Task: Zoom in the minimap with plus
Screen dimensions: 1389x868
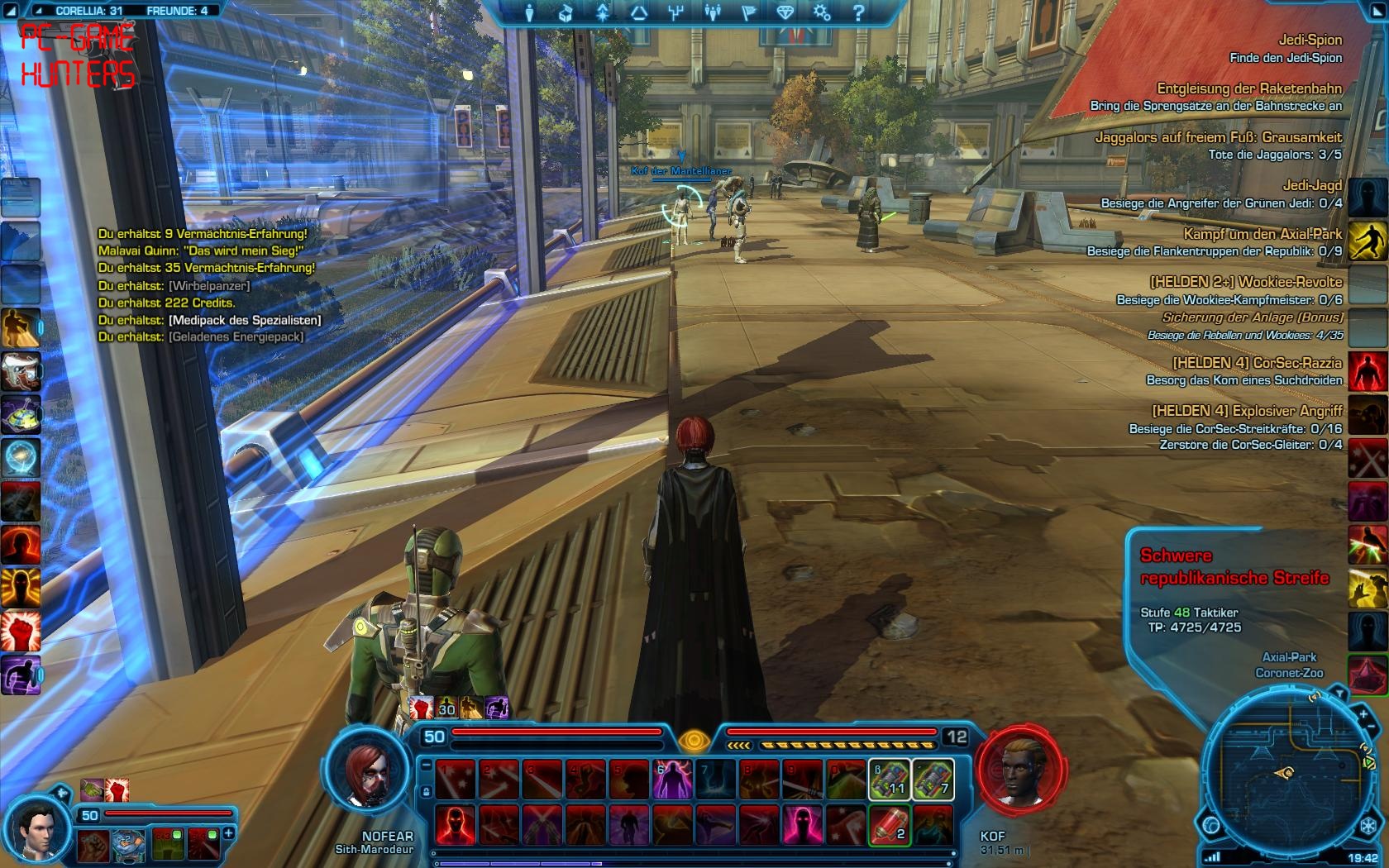Action: 1363,713
